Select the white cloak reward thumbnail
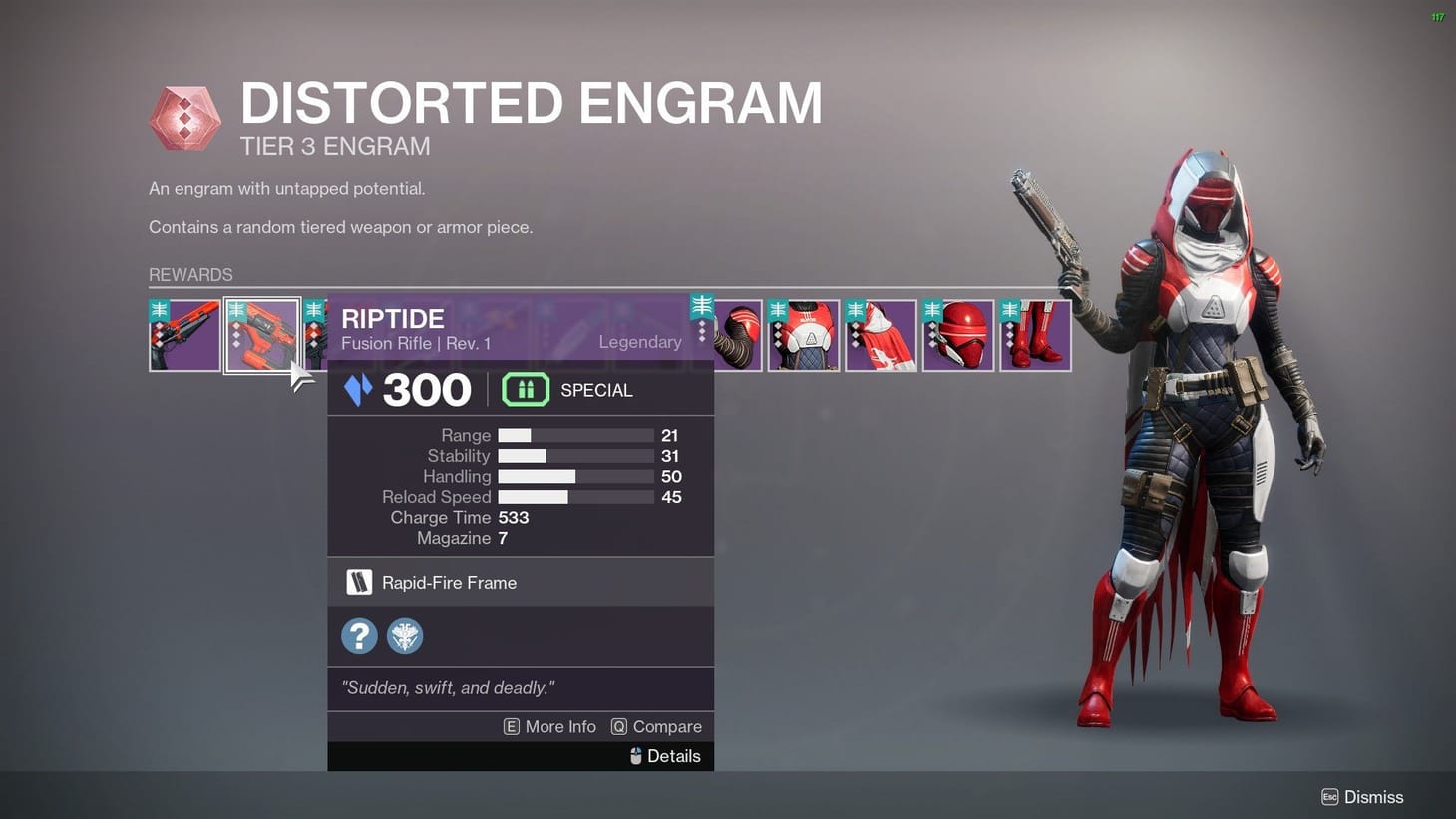Image resolution: width=1456 pixels, height=819 pixels. tap(880, 335)
